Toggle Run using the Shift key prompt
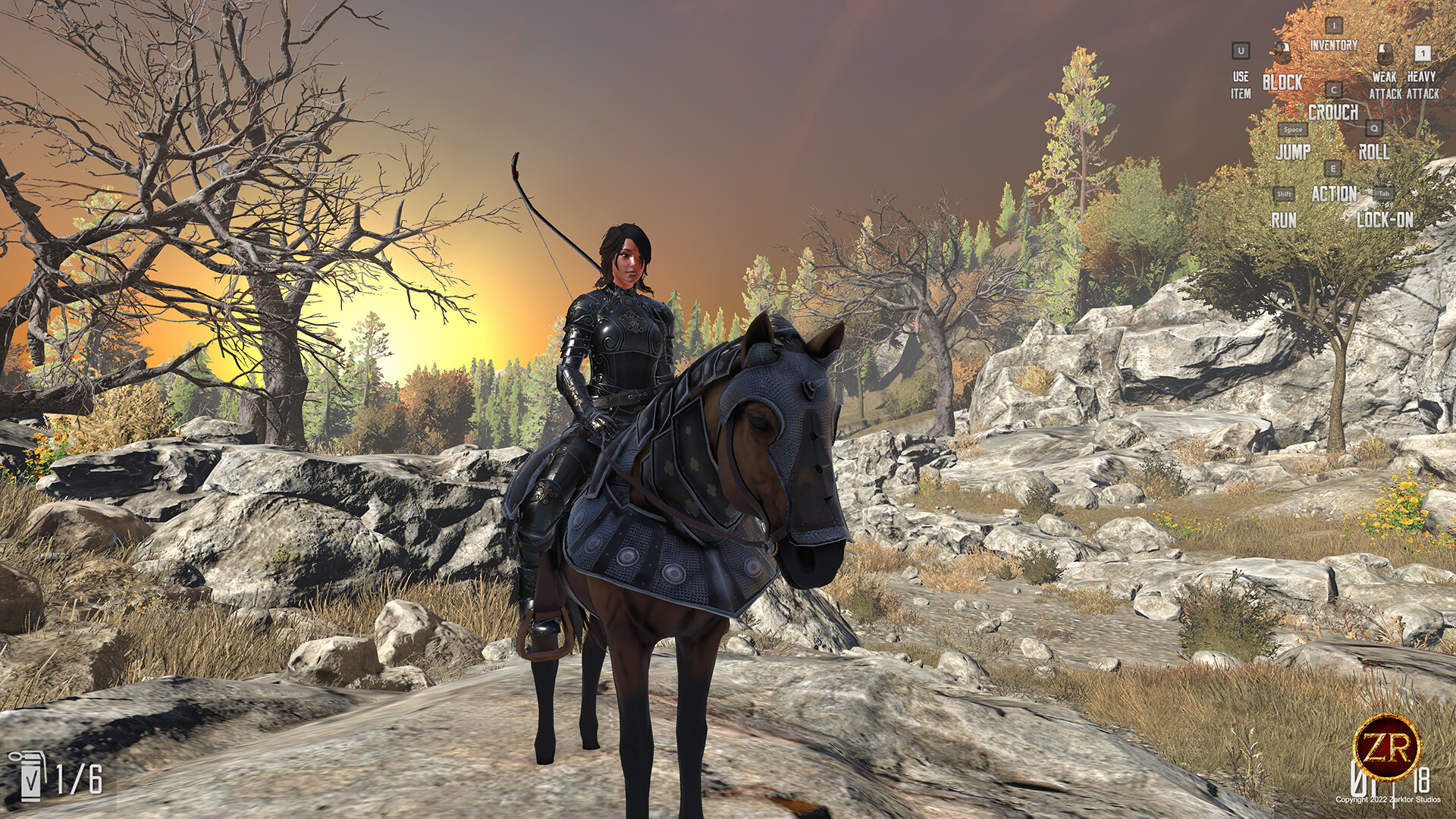This screenshot has height=819, width=1456. point(1283,193)
